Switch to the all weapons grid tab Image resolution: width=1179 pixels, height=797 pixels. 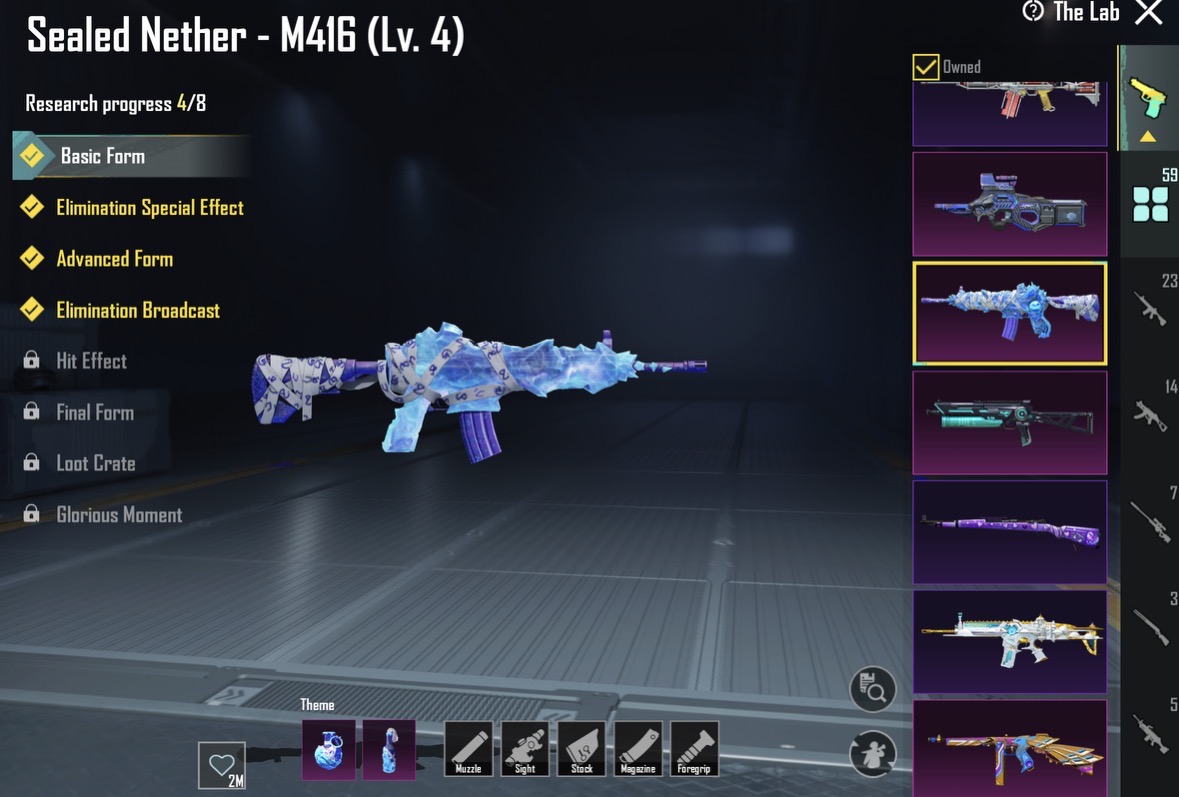(1150, 203)
